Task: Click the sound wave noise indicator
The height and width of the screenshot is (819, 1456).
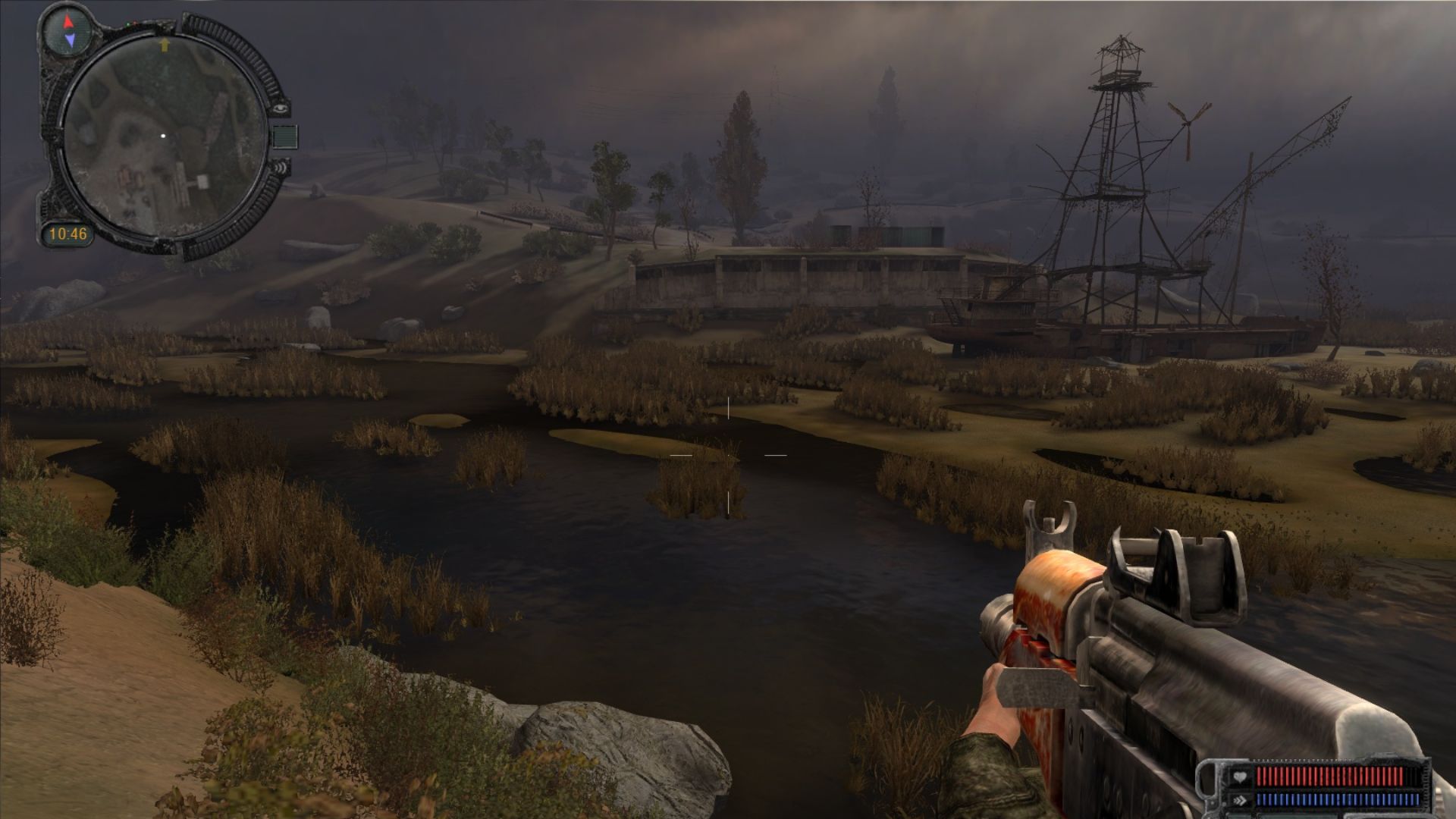Action: tap(281, 168)
